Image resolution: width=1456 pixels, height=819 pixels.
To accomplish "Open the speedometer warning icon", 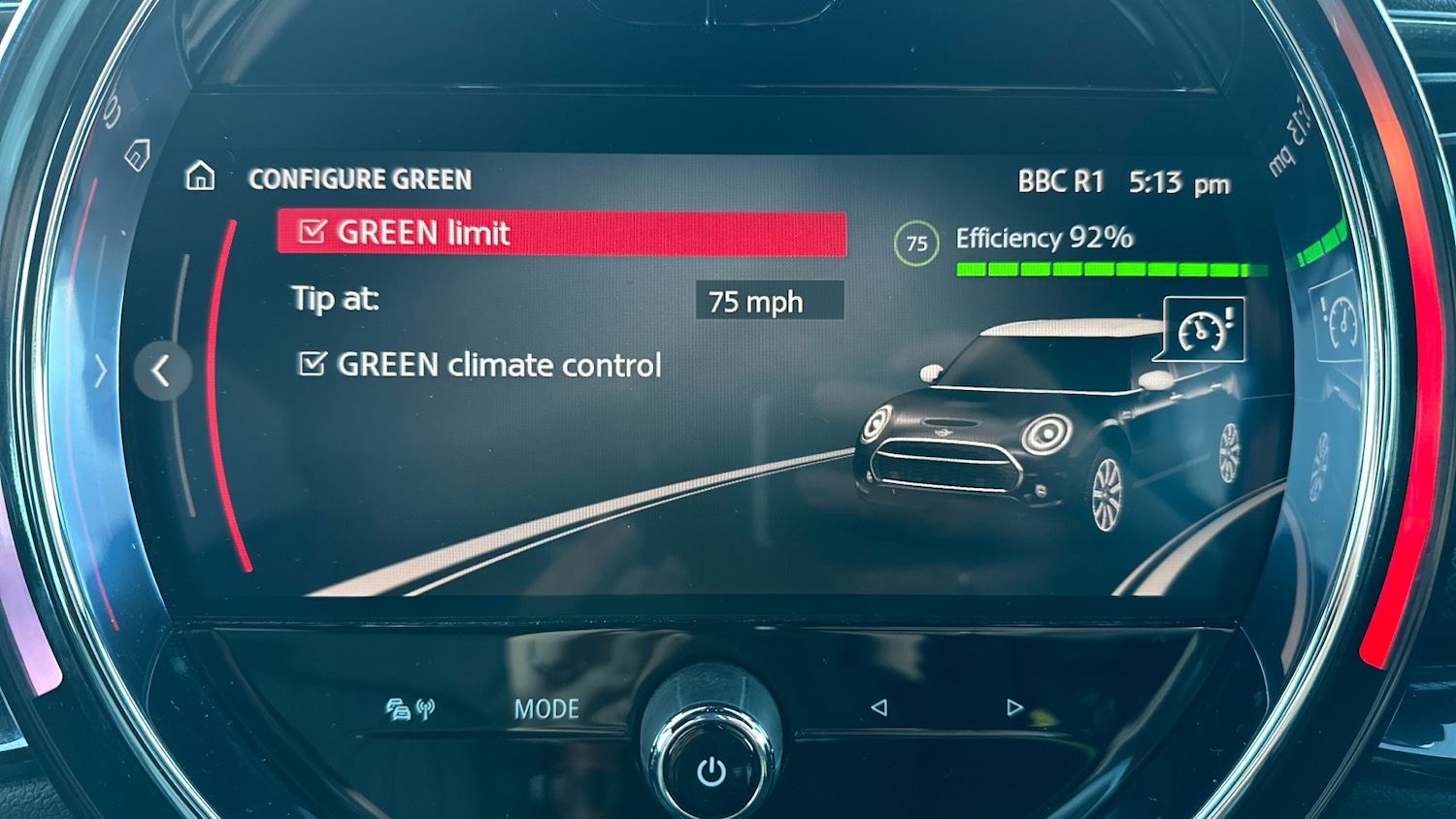I will (1203, 330).
